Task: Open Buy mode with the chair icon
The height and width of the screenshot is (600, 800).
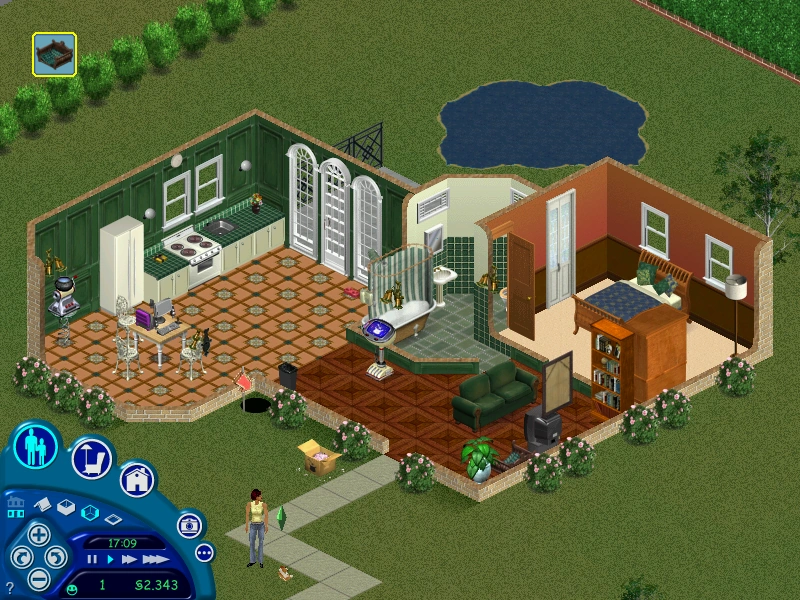Action: coord(91,459)
